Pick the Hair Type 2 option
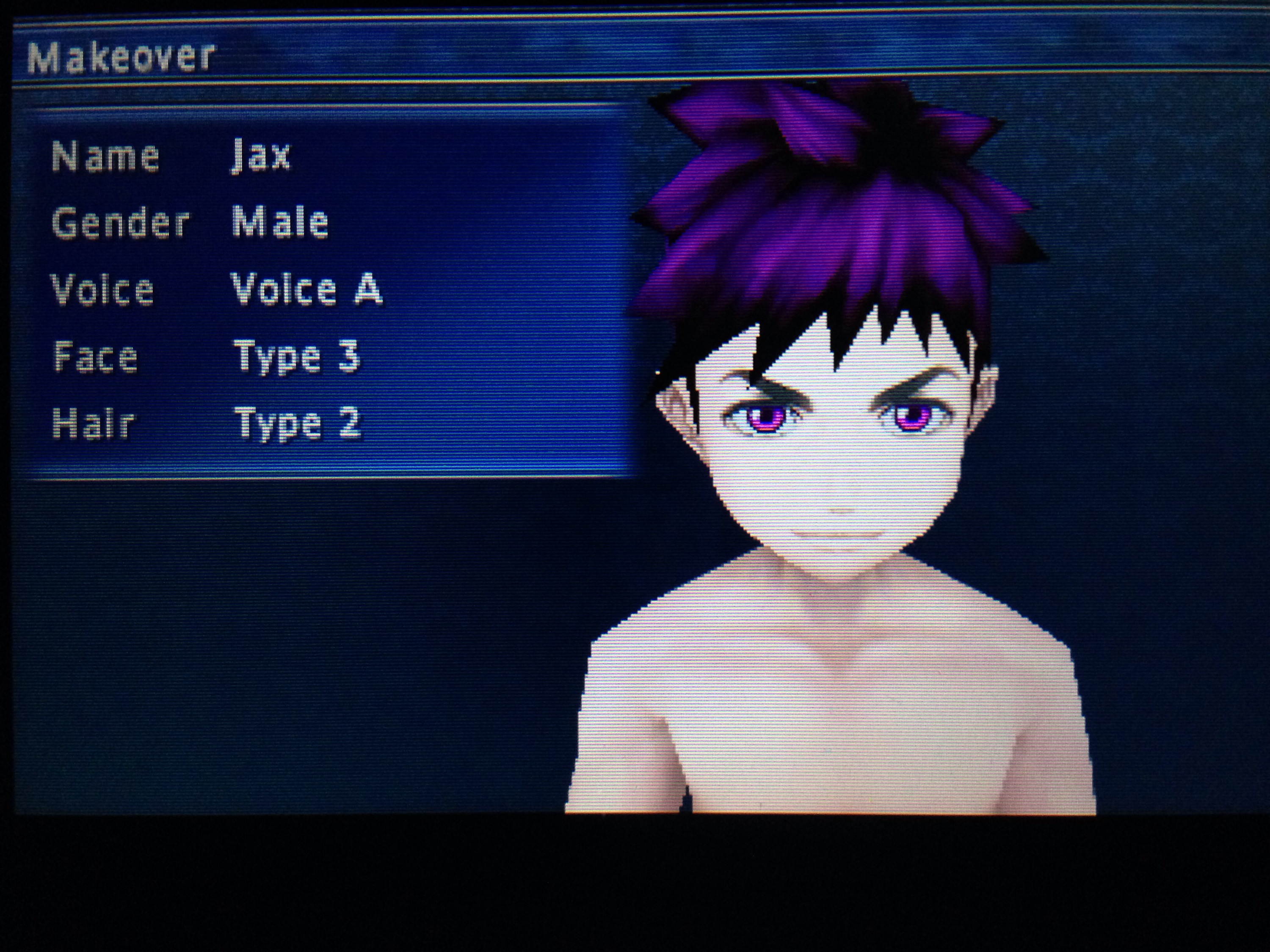The width and height of the screenshot is (1270, 952). pyautogui.click(x=298, y=423)
